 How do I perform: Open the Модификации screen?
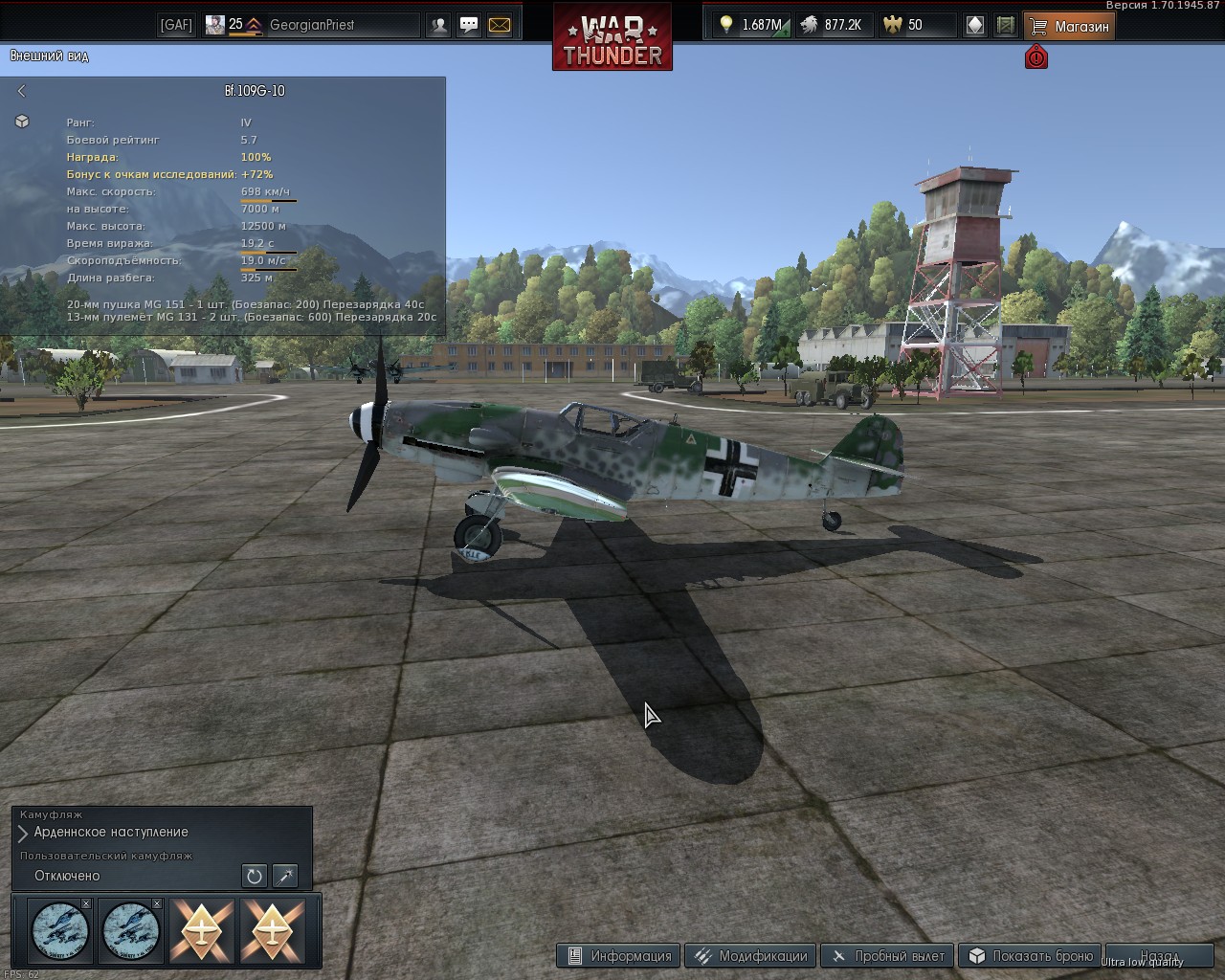click(x=751, y=955)
